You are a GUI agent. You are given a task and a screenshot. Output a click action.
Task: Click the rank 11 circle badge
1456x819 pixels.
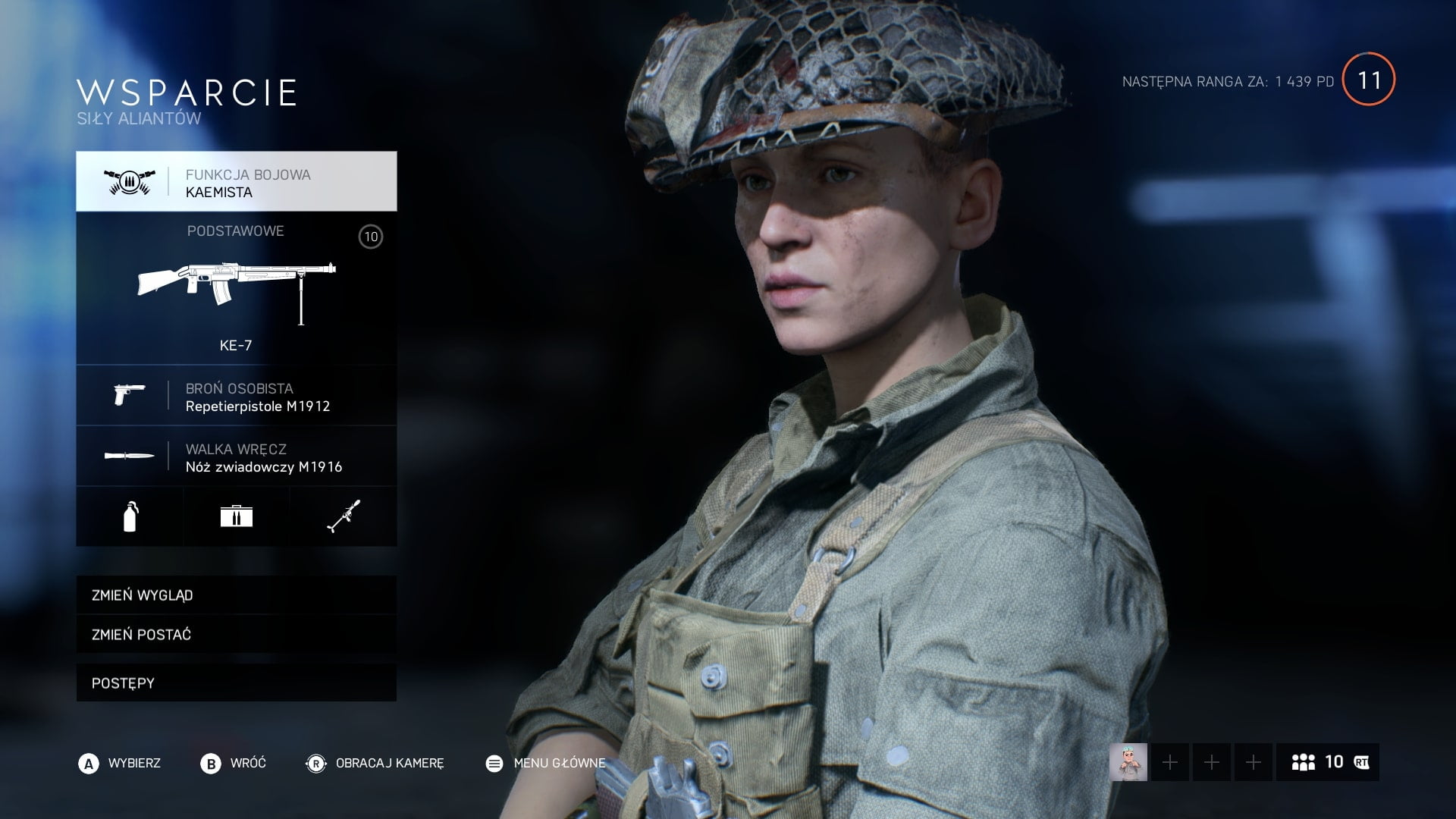click(1368, 80)
